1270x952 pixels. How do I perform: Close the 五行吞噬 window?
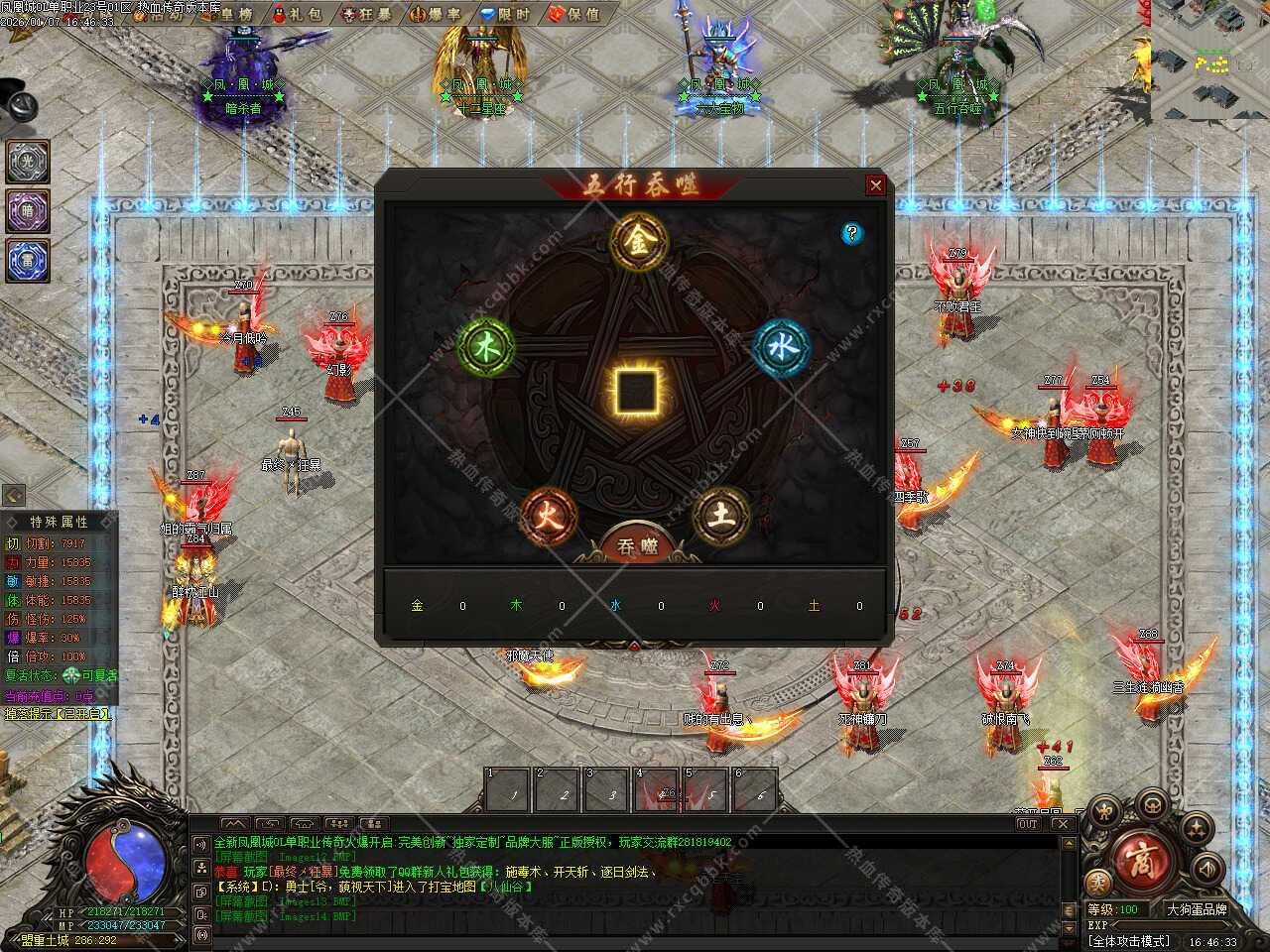875,185
